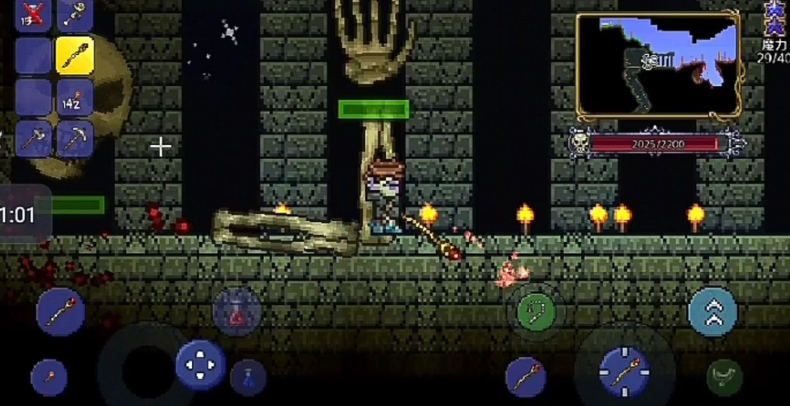Select the torch stack slot showing 142
Image resolution: width=790 pixels, height=406 pixels.
[74, 97]
